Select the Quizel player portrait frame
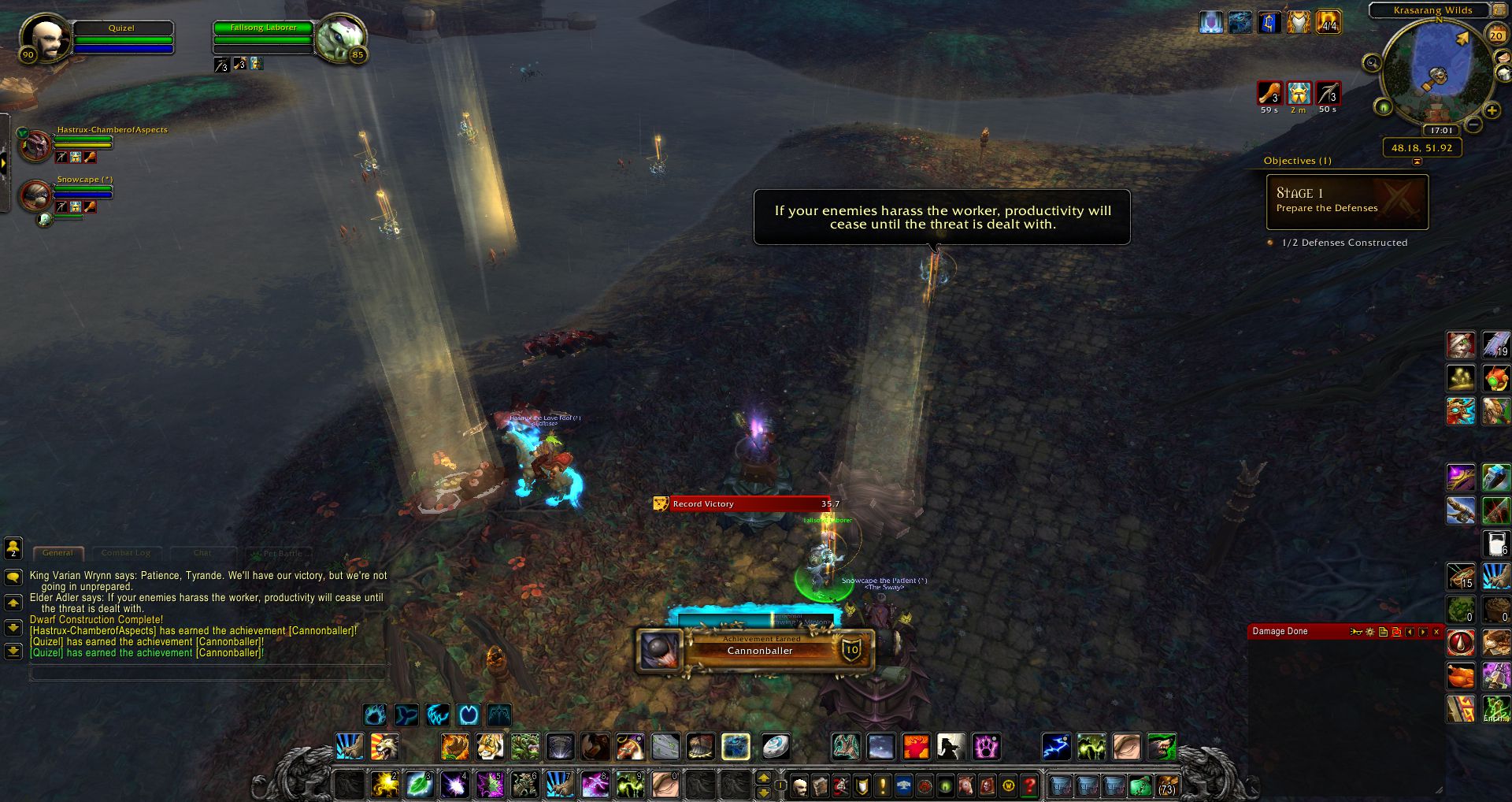1512x802 pixels. [x=45, y=38]
